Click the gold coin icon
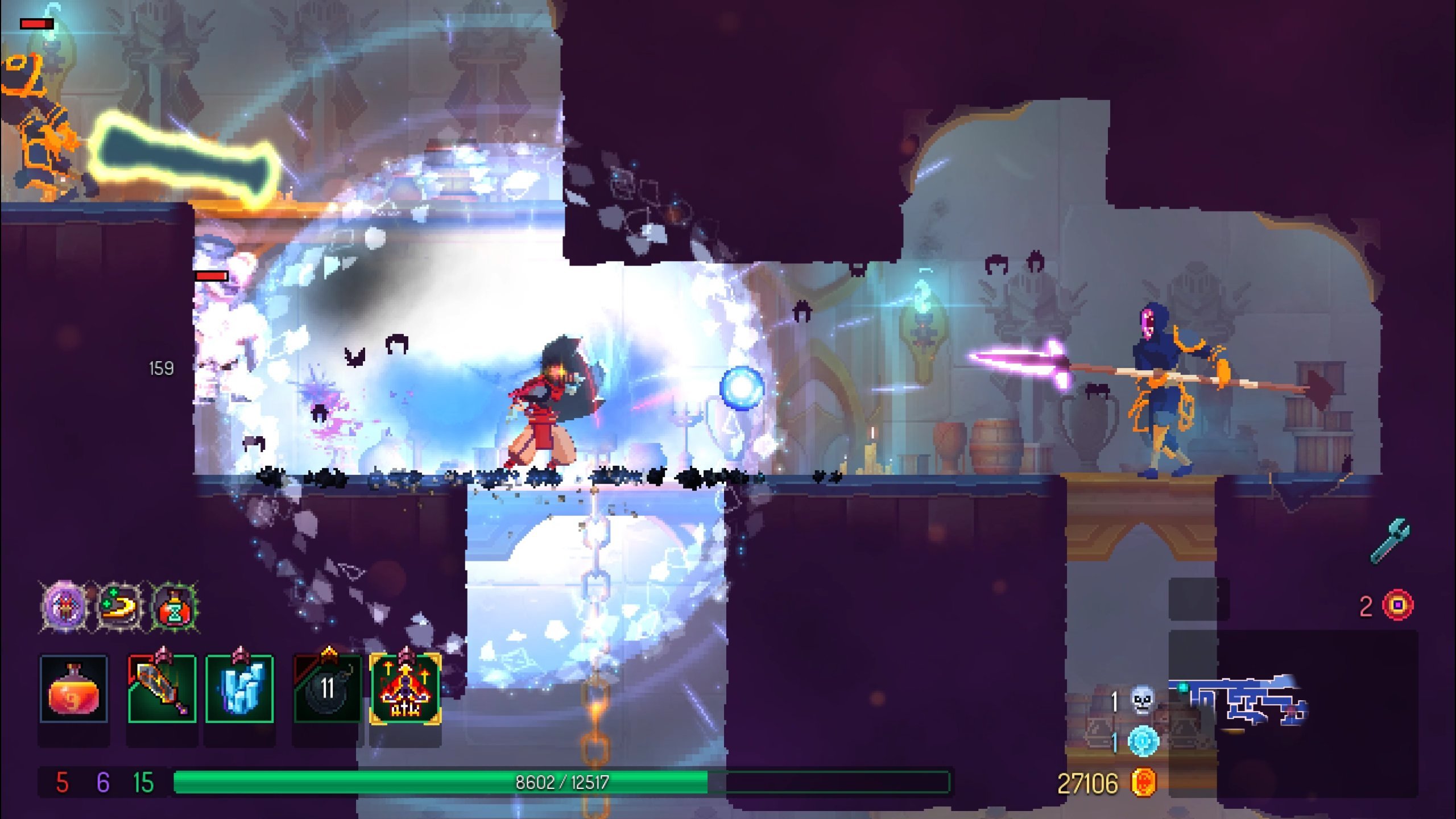This screenshot has height=819, width=1456. pyautogui.click(x=1143, y=783)
